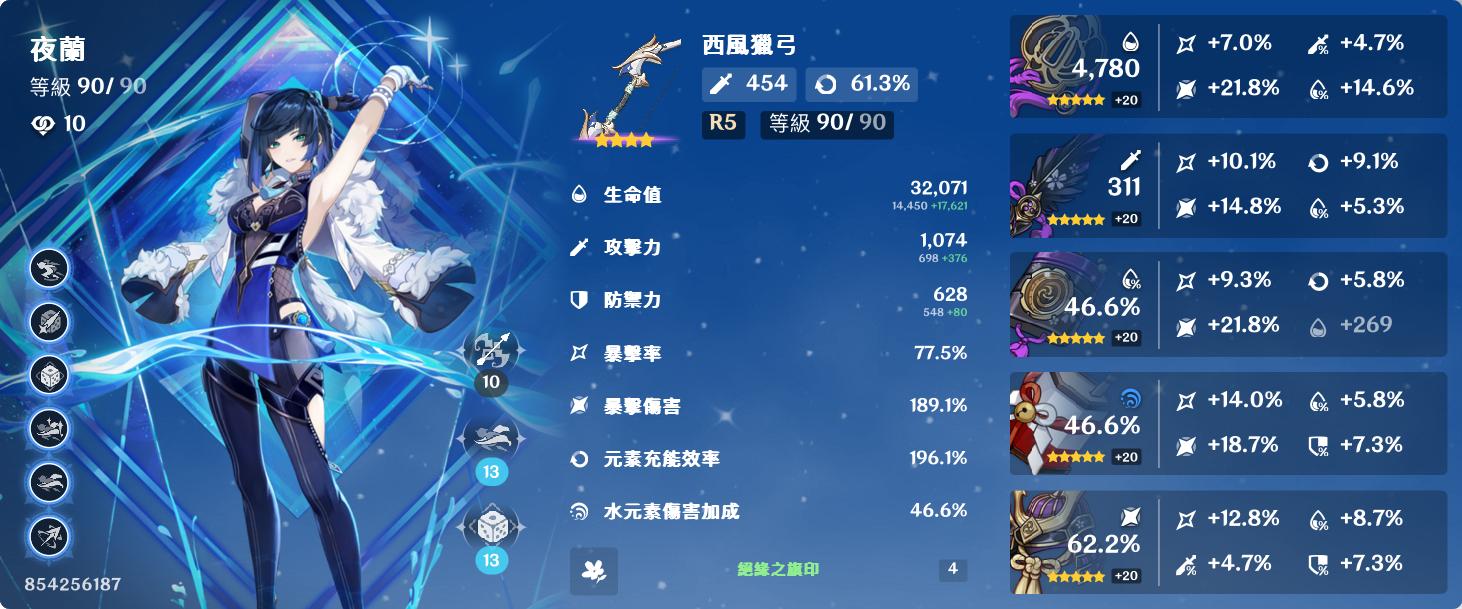Select the 西風獵弓 weapon icon
Viewport: 1462px width, 609px height.
pyautogui.click(x=627, y=92)
